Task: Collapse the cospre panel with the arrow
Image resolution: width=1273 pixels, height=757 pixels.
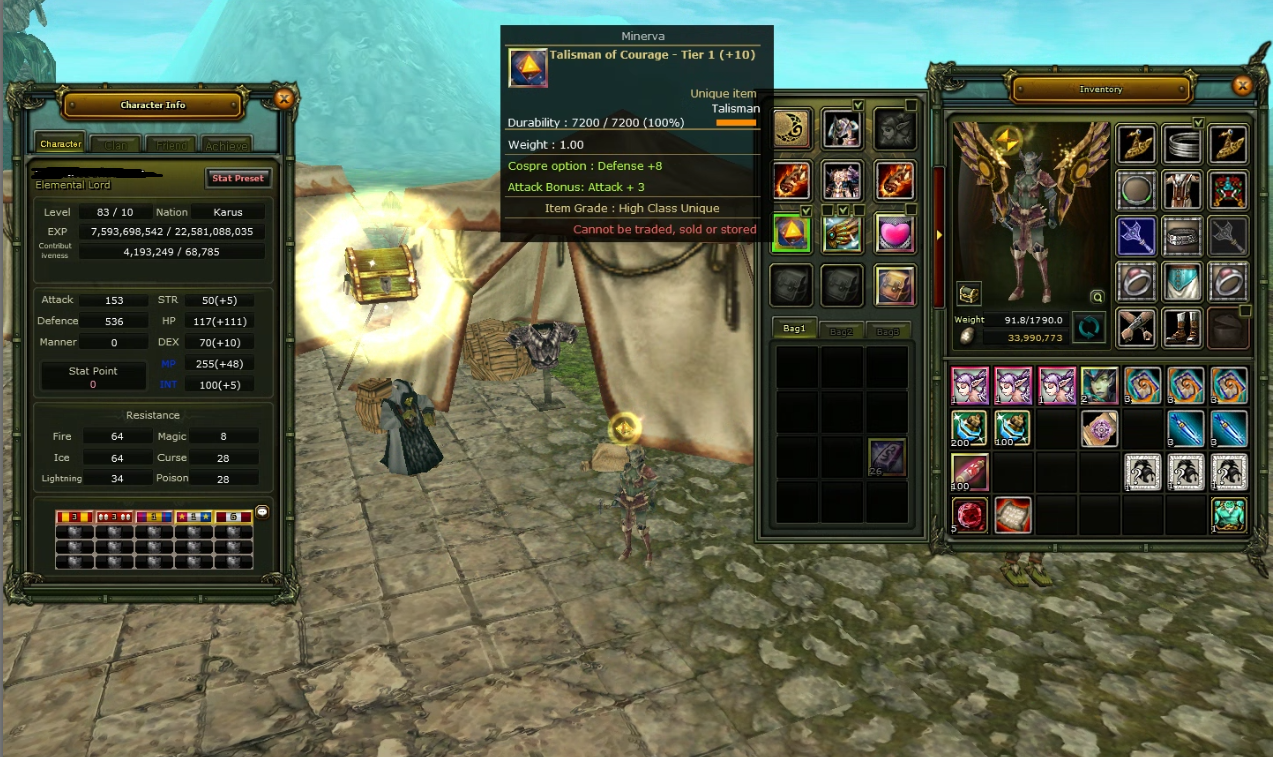Action: [939, 236]
